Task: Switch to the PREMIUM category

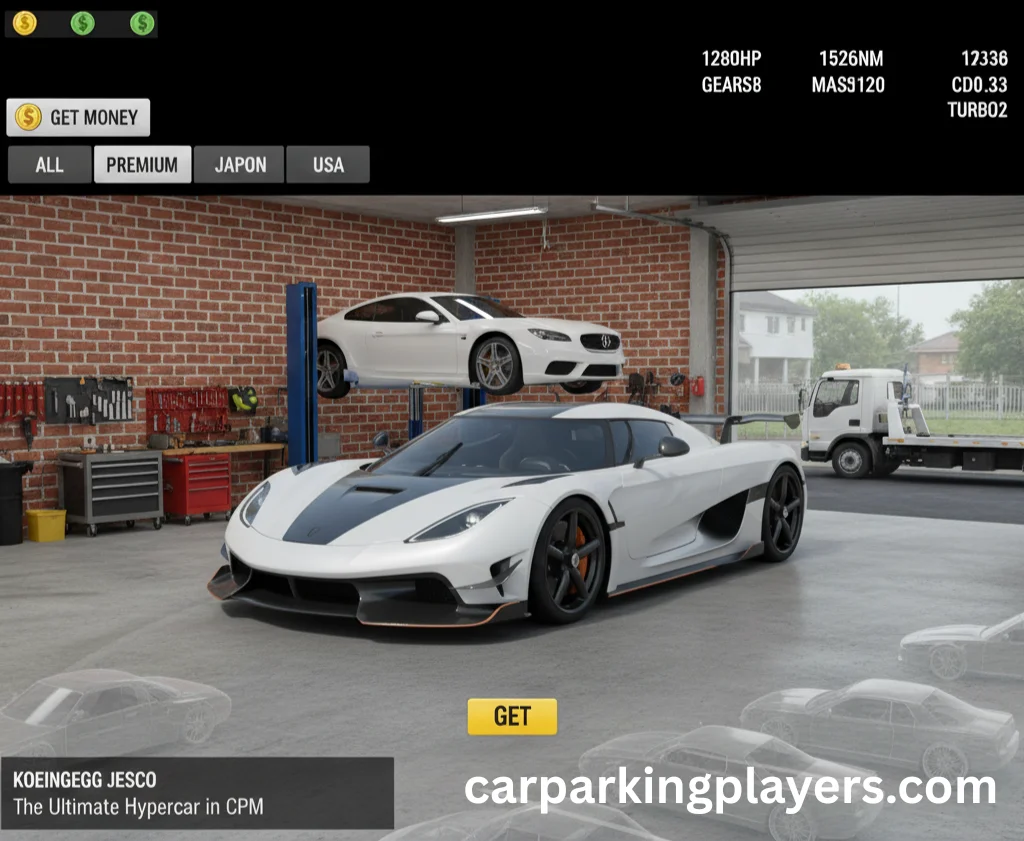Action: pos(142,165)
